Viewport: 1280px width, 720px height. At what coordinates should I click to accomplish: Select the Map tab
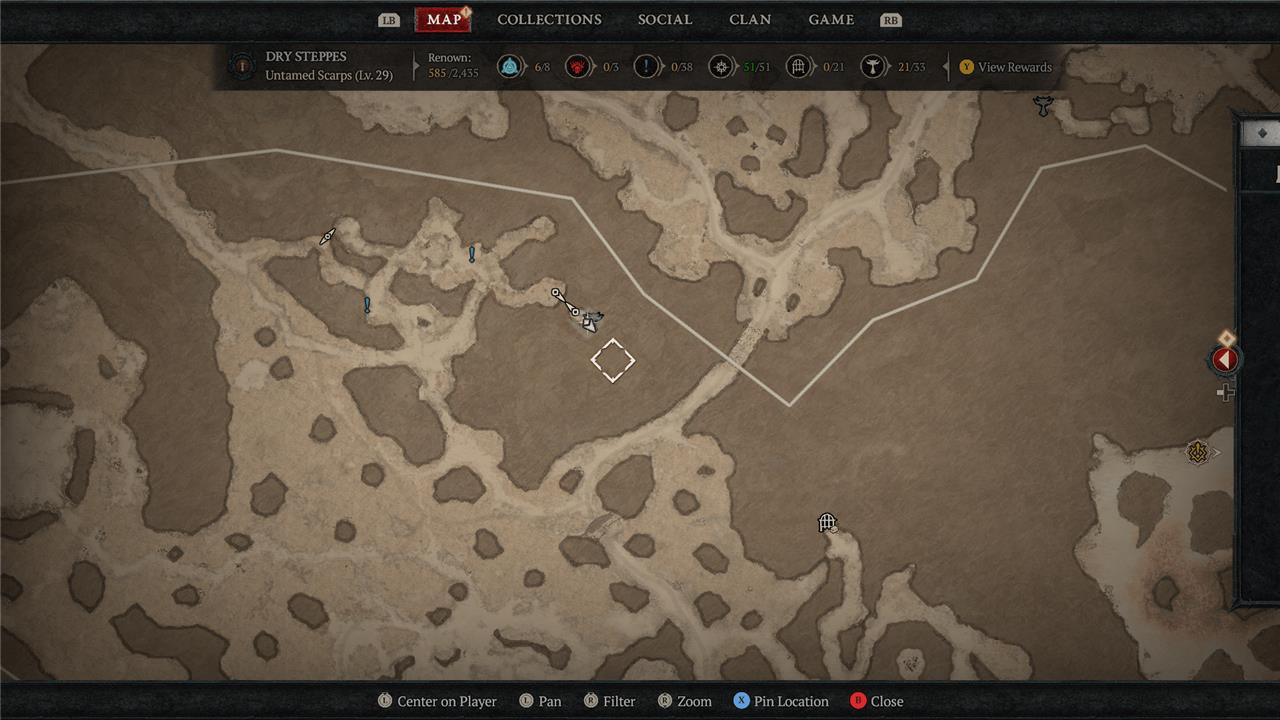point(444,20)
